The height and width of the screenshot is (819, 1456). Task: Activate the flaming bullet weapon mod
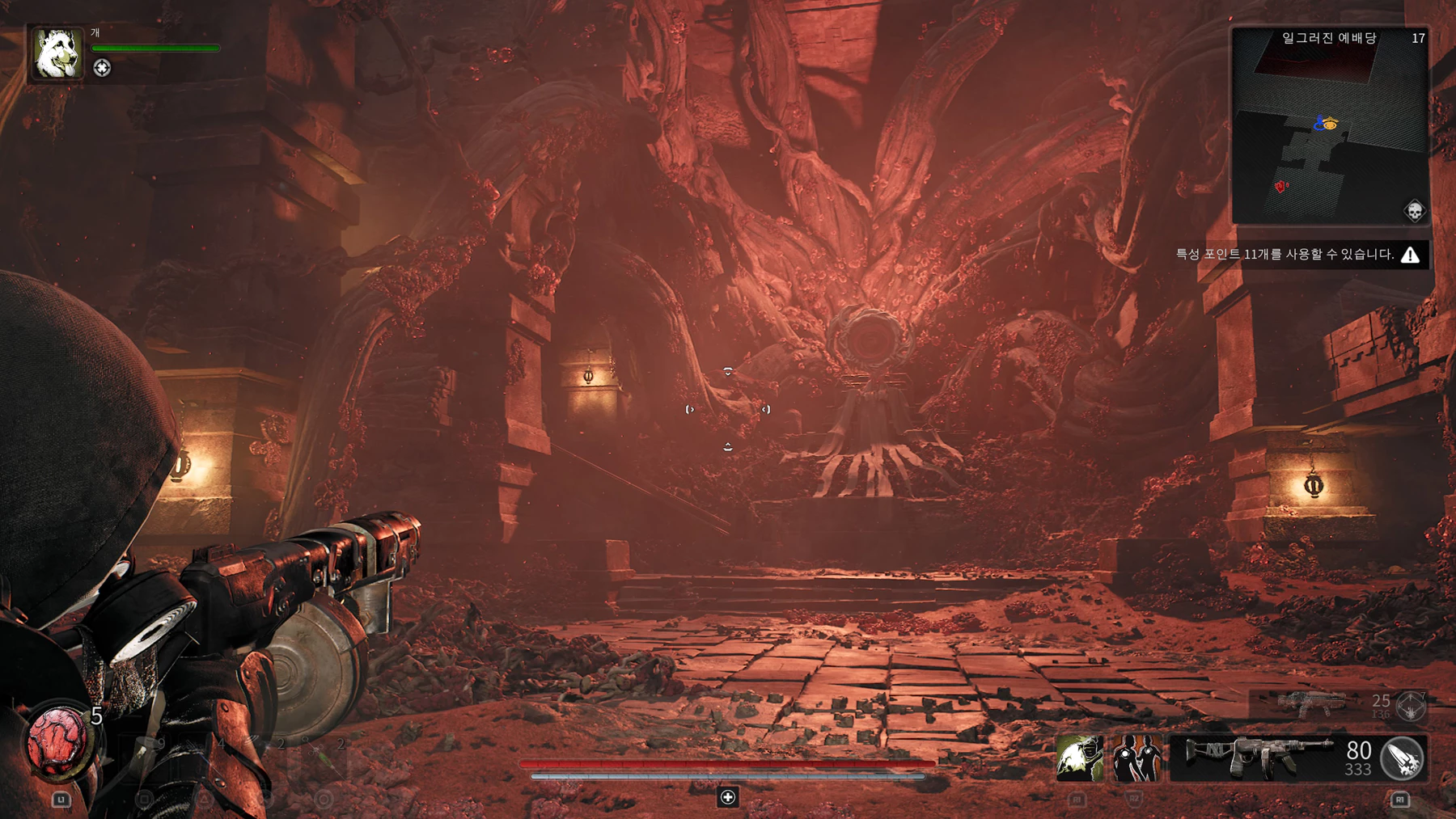coord(1403,758)
